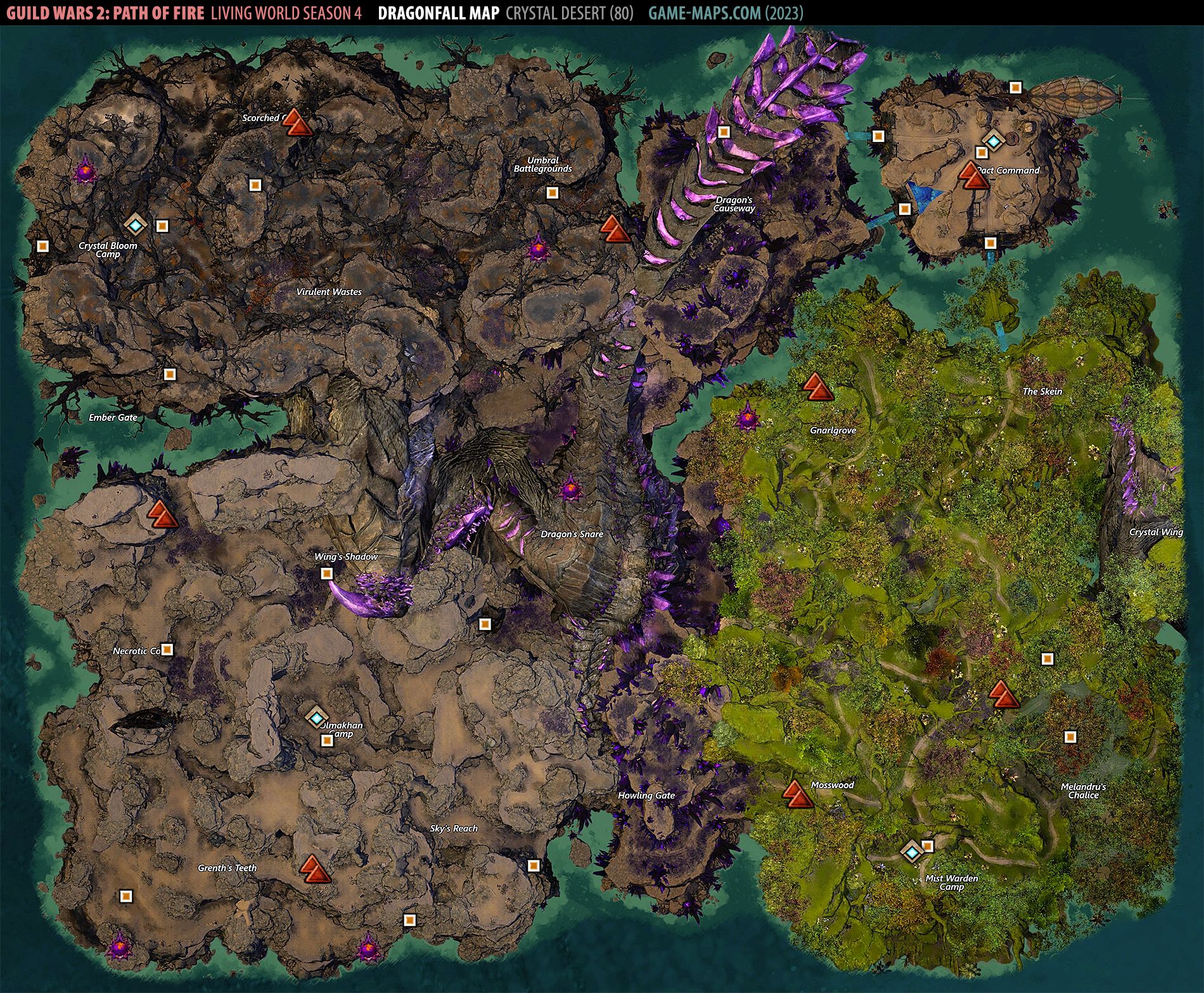Select the Crystal Bloom Camp waypoint
Screen dimensions: 1204x993
[135, 223]
